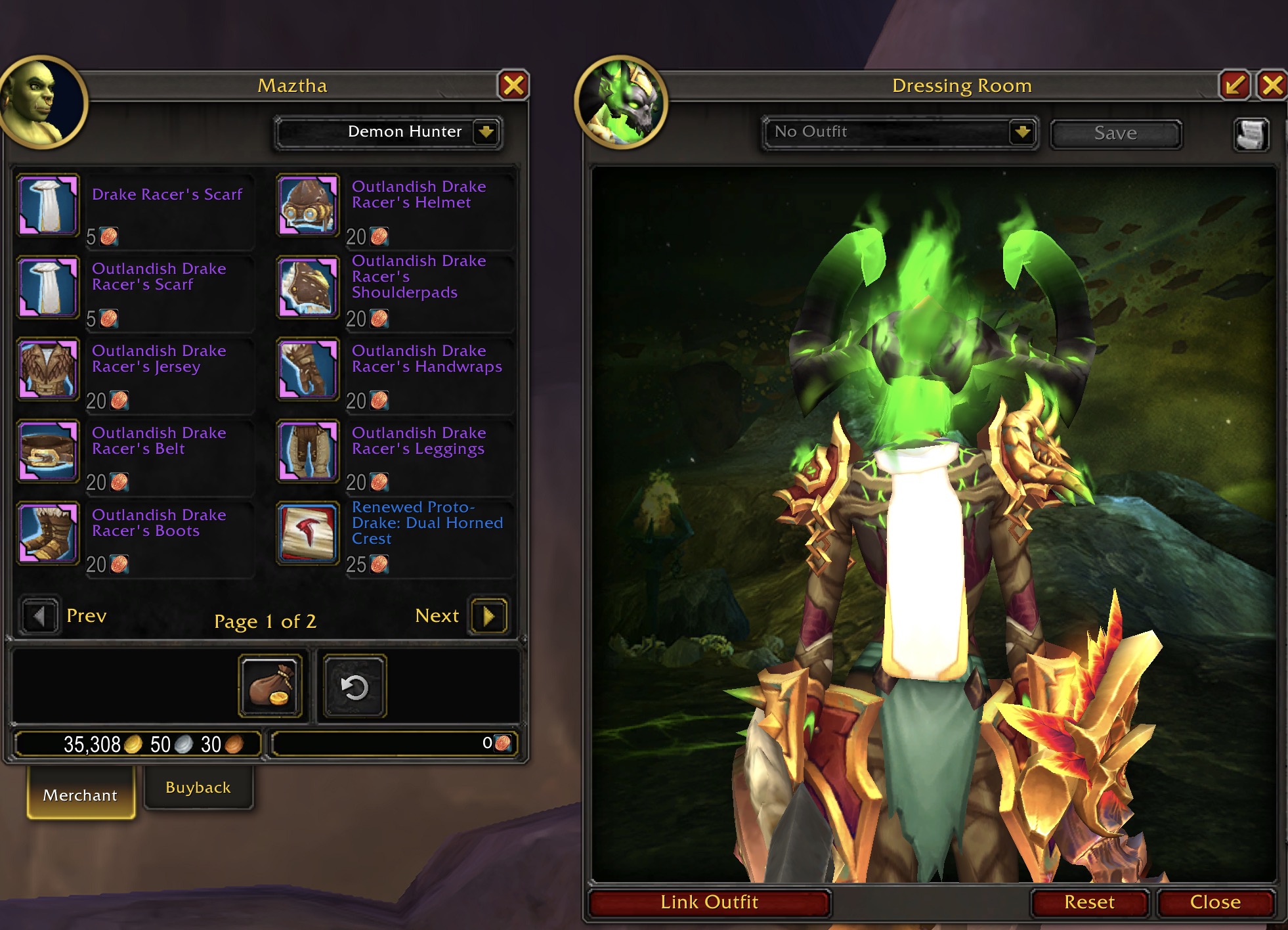Select the Outlandish Drake Racer's Jersey
The height and width of the screenshot is (930, 1288).
[x=48, y=368]
